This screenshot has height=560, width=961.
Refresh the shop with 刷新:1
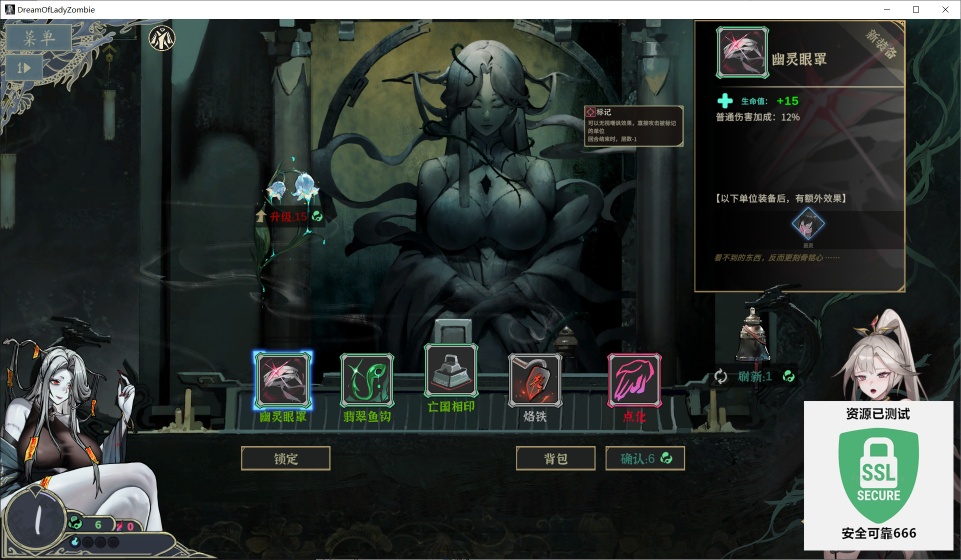753,376
